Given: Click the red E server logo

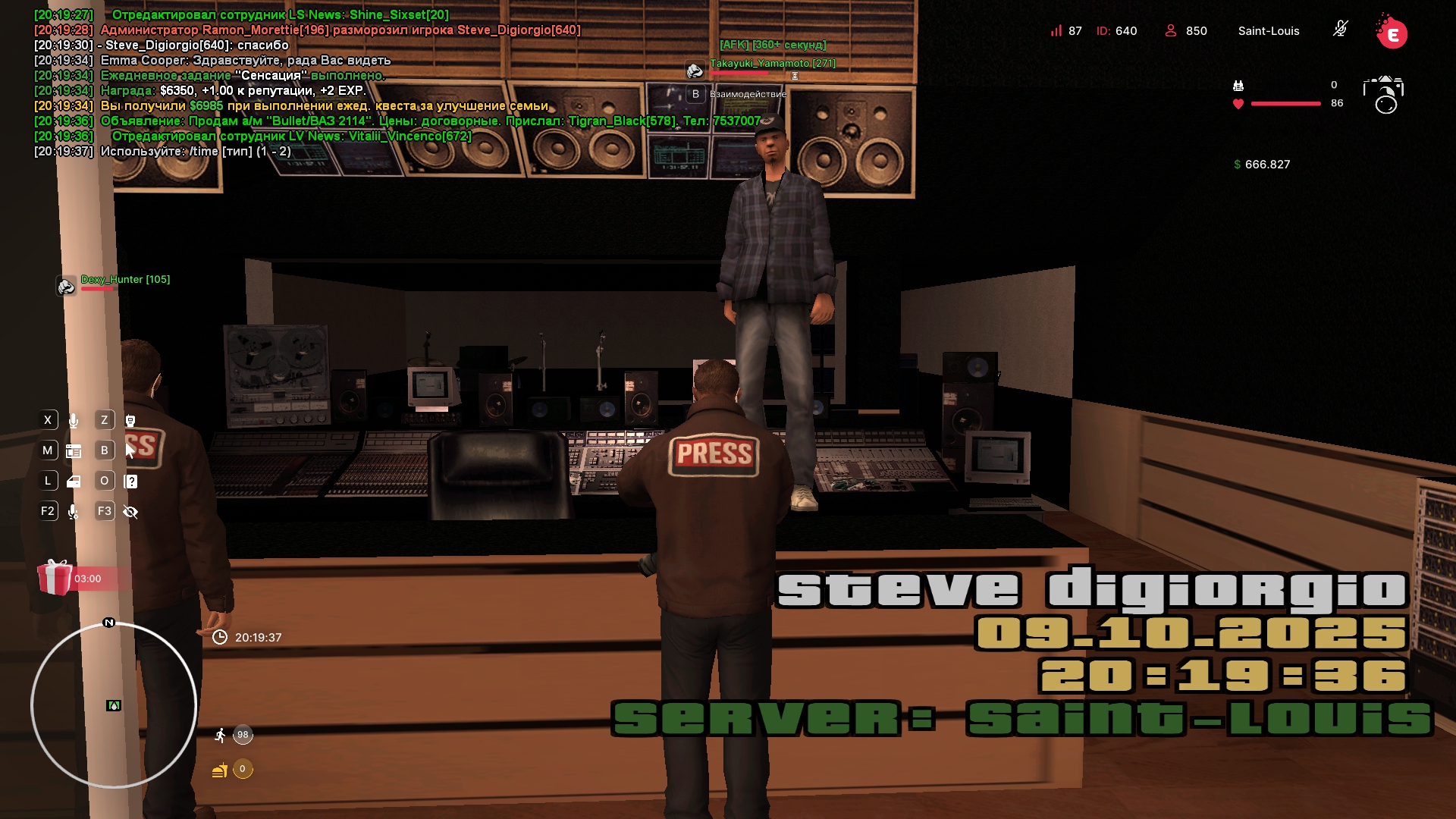Looking at the screenshot, I should coord(1392,33).
